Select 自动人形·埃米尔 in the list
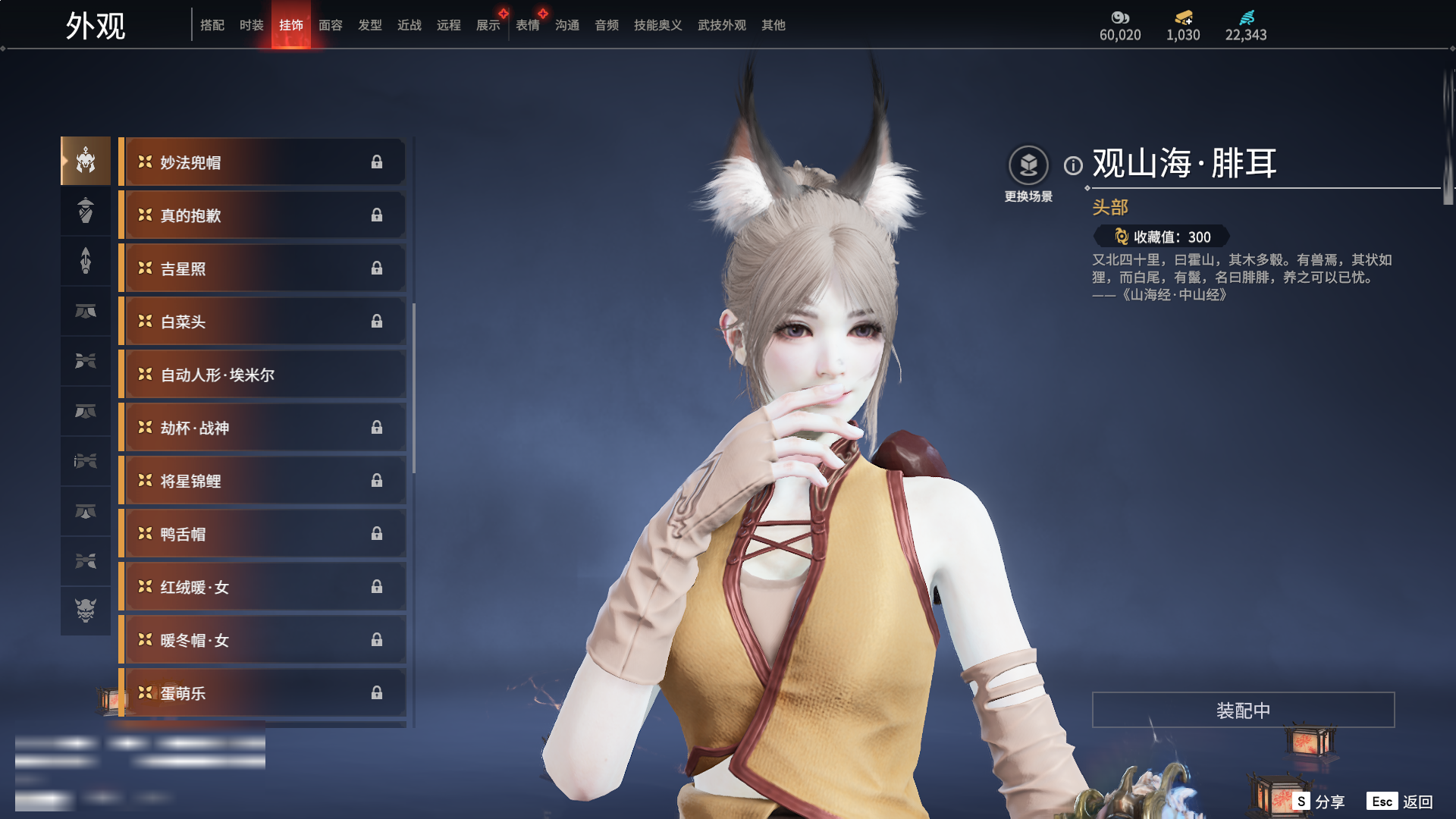 262,375
